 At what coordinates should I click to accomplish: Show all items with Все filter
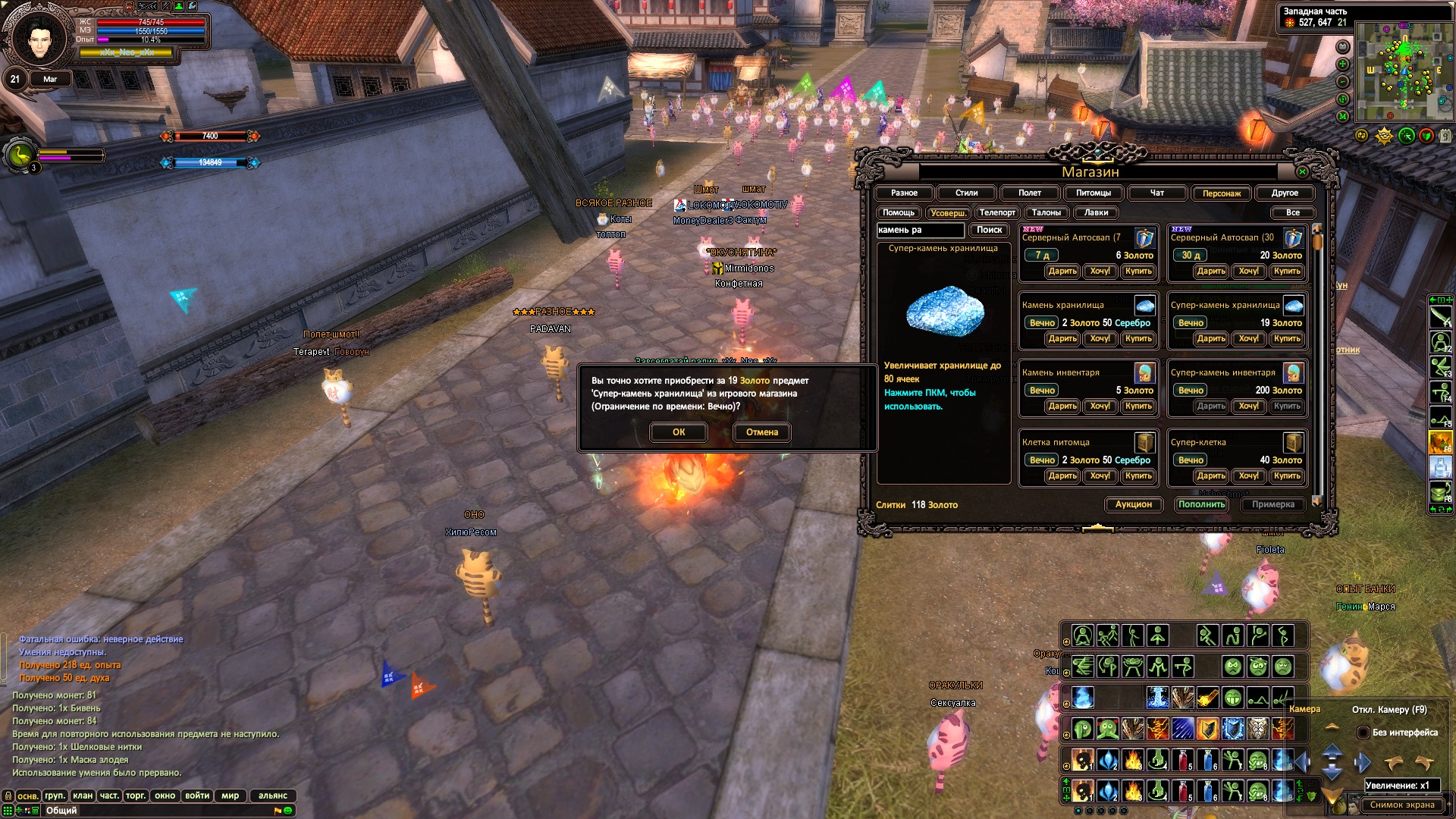click(x=1292, y=213)
